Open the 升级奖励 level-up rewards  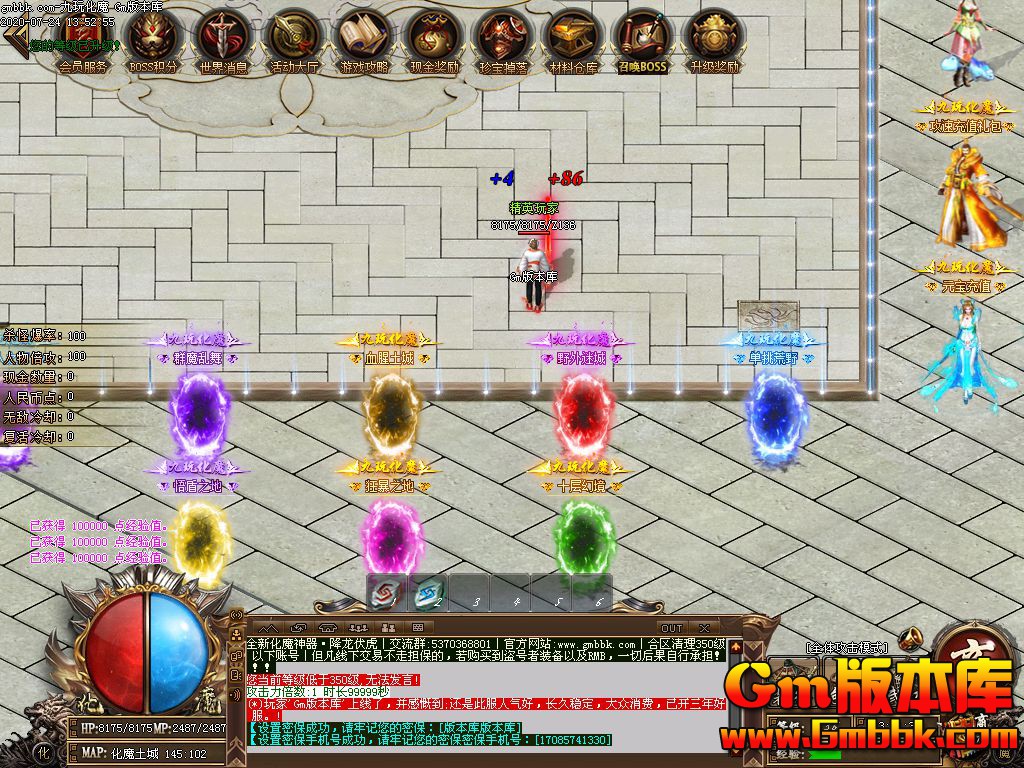pyautogui.click(x=714, y=41)
